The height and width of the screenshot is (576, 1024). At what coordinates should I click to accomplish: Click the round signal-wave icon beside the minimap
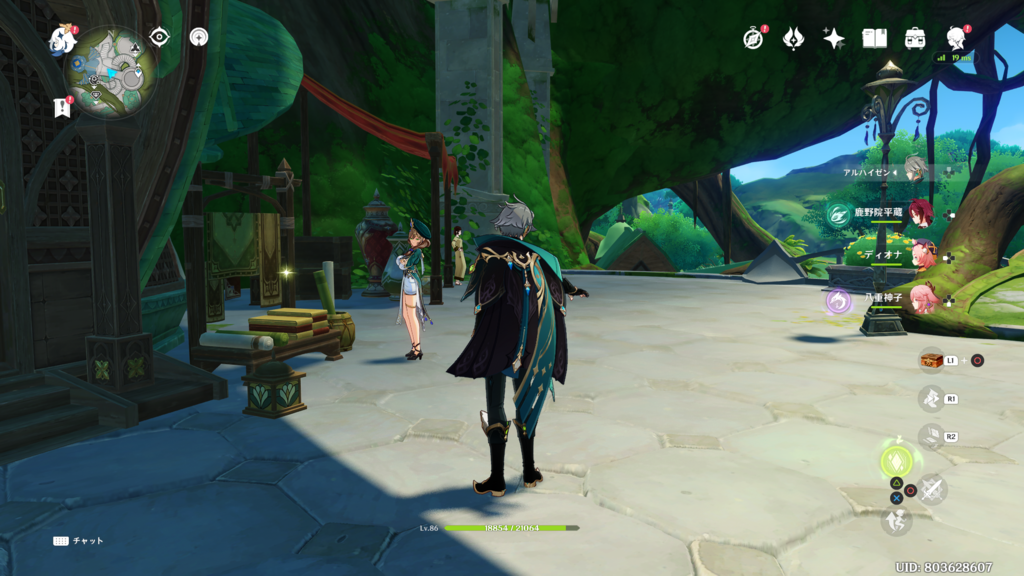point(199,37)
